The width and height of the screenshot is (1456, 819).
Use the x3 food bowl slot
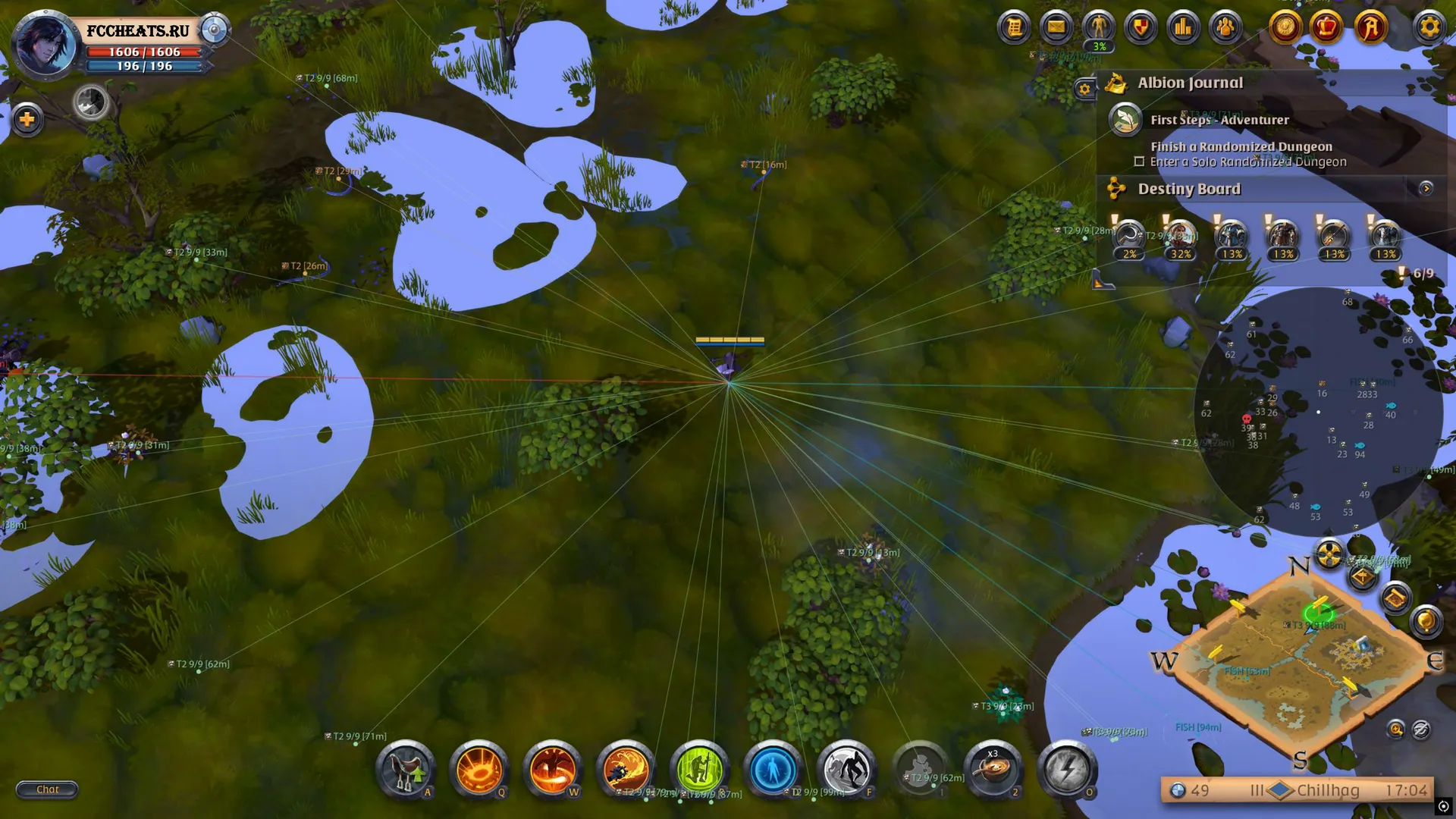[x=993, y=769]
